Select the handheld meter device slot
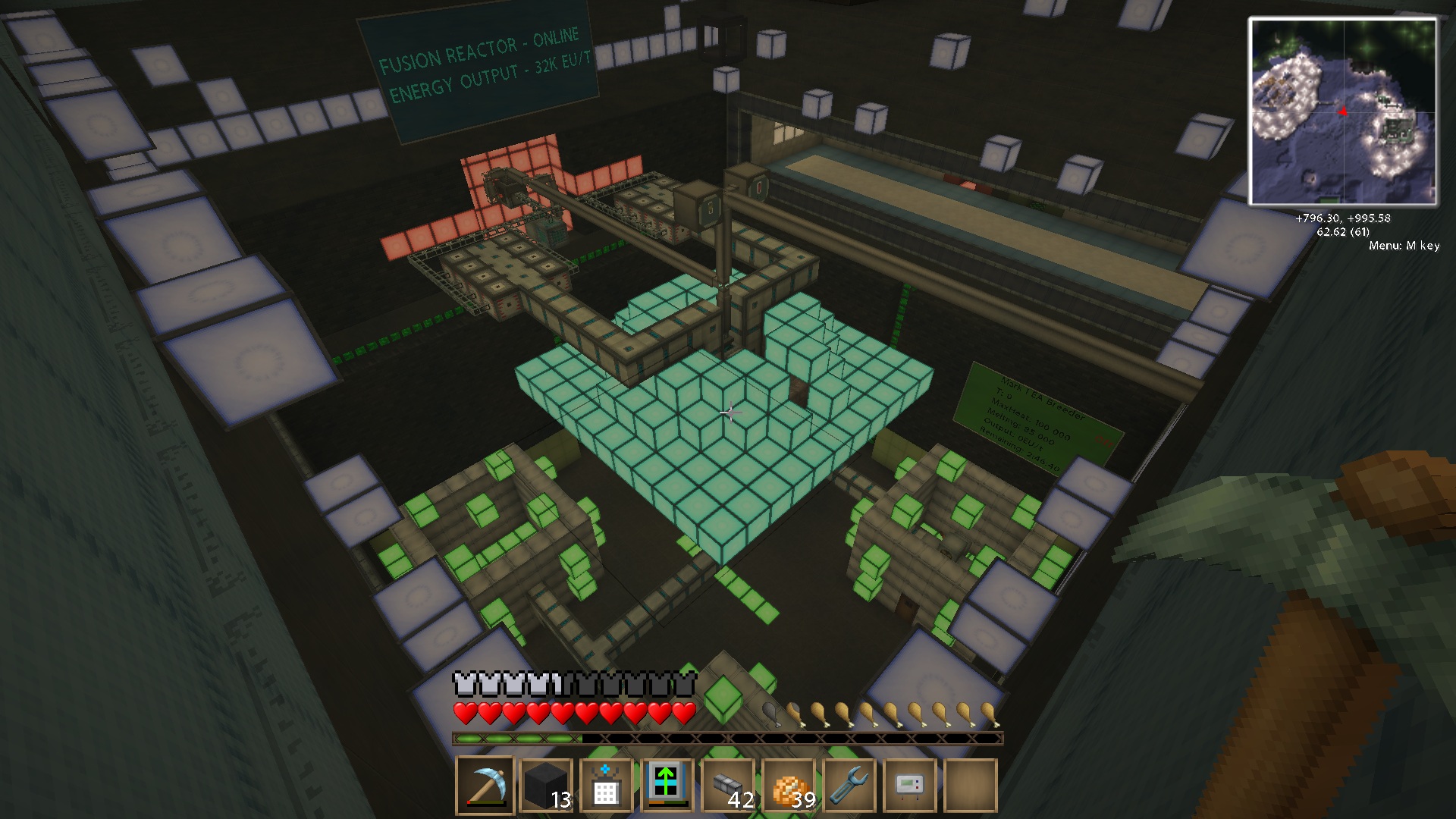The image size is (1456, 819). [x=909, y=786]
